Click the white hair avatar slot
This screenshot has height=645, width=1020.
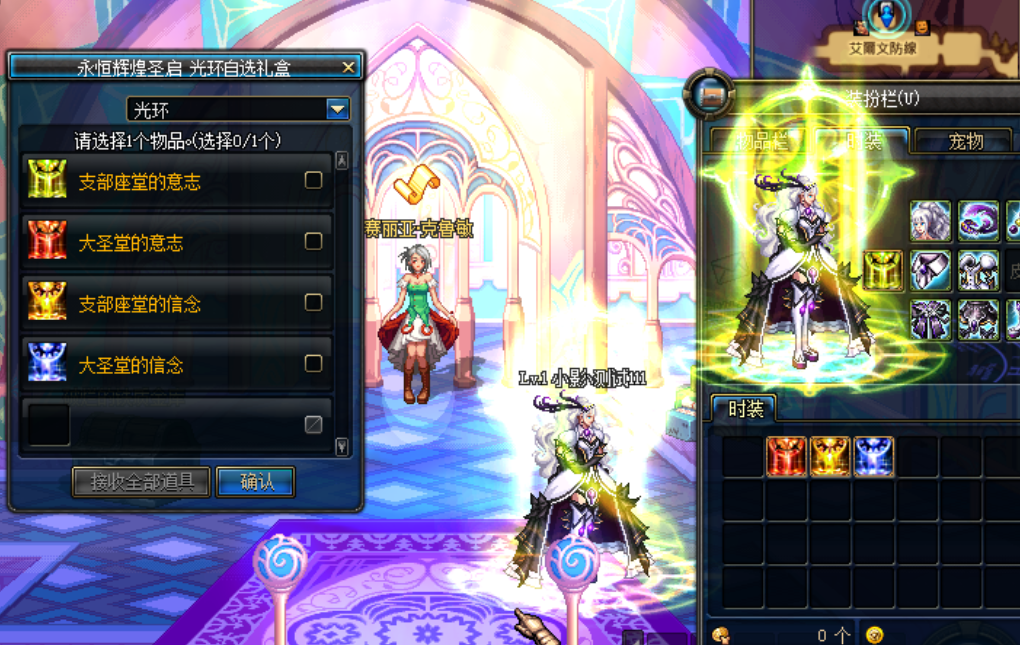(x=930, y=221)
